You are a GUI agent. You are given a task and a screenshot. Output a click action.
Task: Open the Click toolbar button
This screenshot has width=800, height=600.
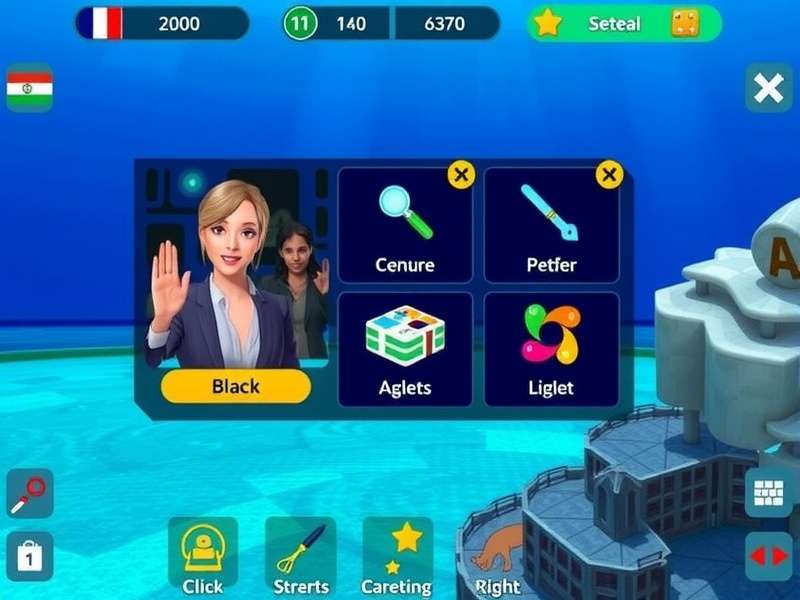point(203,556)
